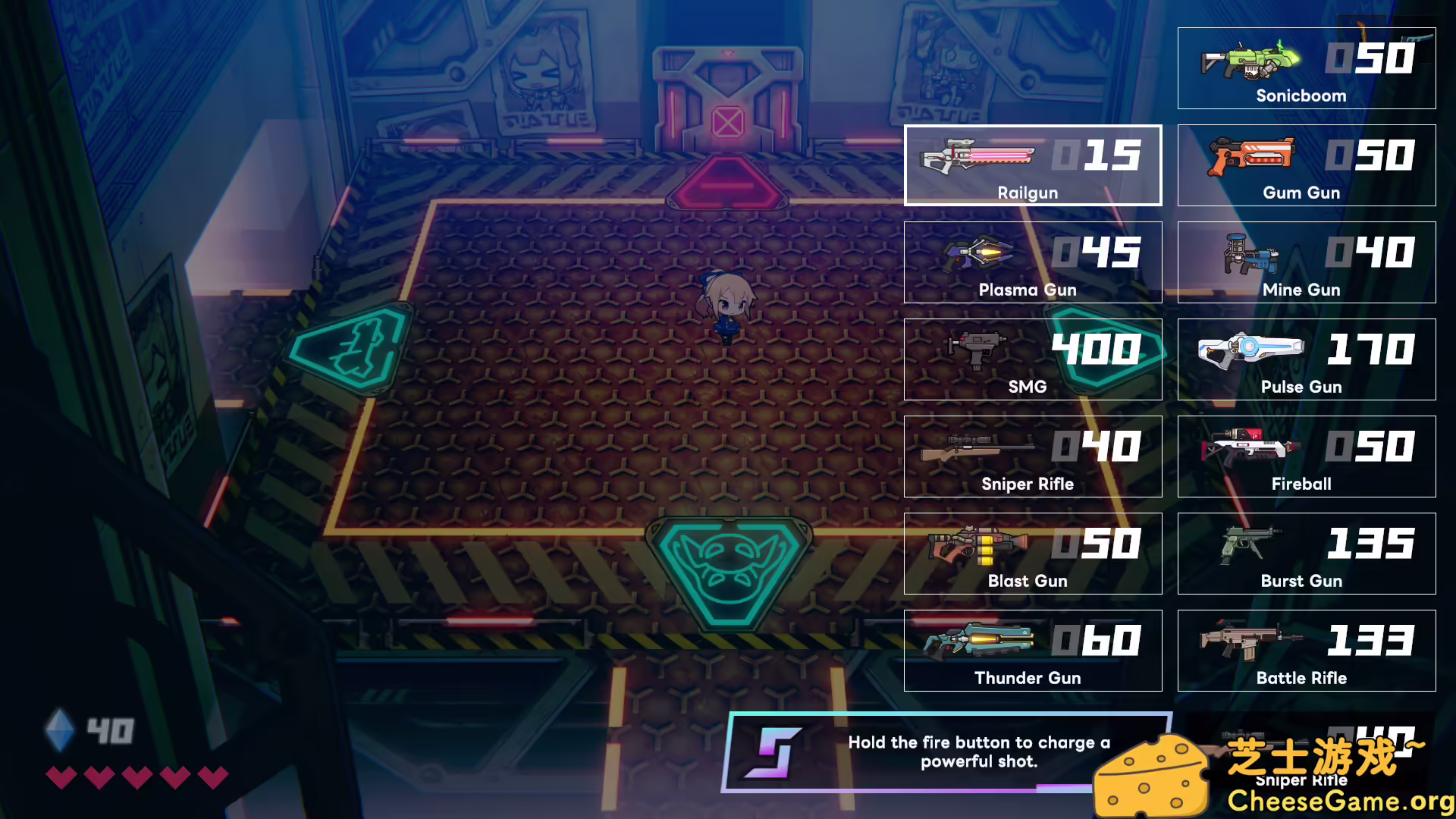Pick the Pulse Gun entry
This screenshot has width=1456, height=819.
pyautogui.click(x=1306, y=359)
